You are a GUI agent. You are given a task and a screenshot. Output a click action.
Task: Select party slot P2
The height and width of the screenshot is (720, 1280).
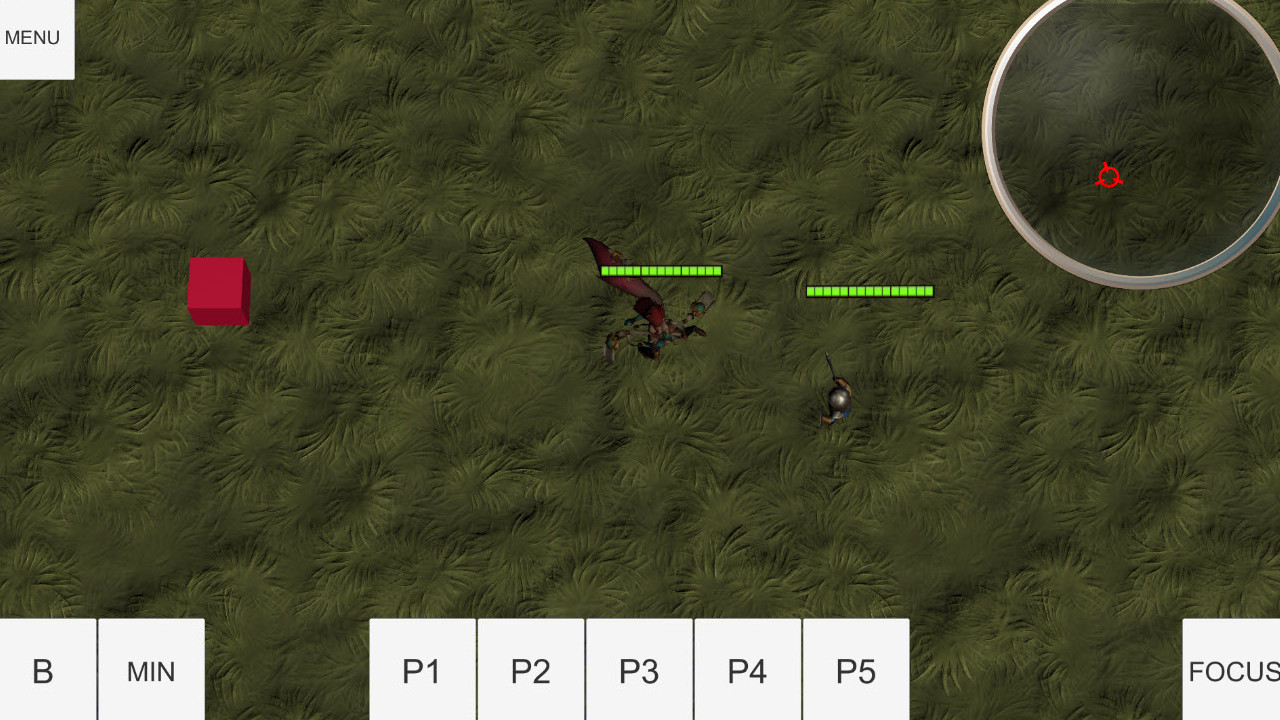[530, 670]
